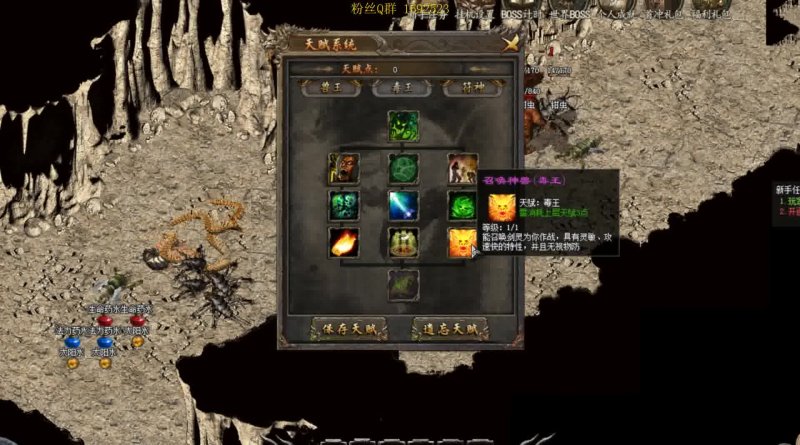Select the green demon face talent at top

pyautogui.click(x=403, y=127)
